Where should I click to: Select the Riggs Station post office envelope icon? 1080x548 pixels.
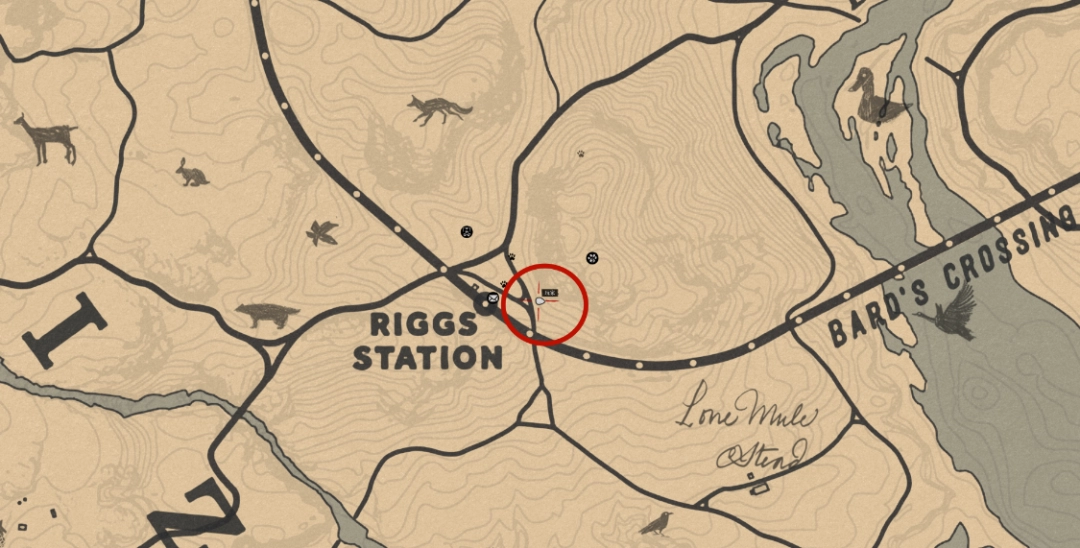(x=491, y=297)
